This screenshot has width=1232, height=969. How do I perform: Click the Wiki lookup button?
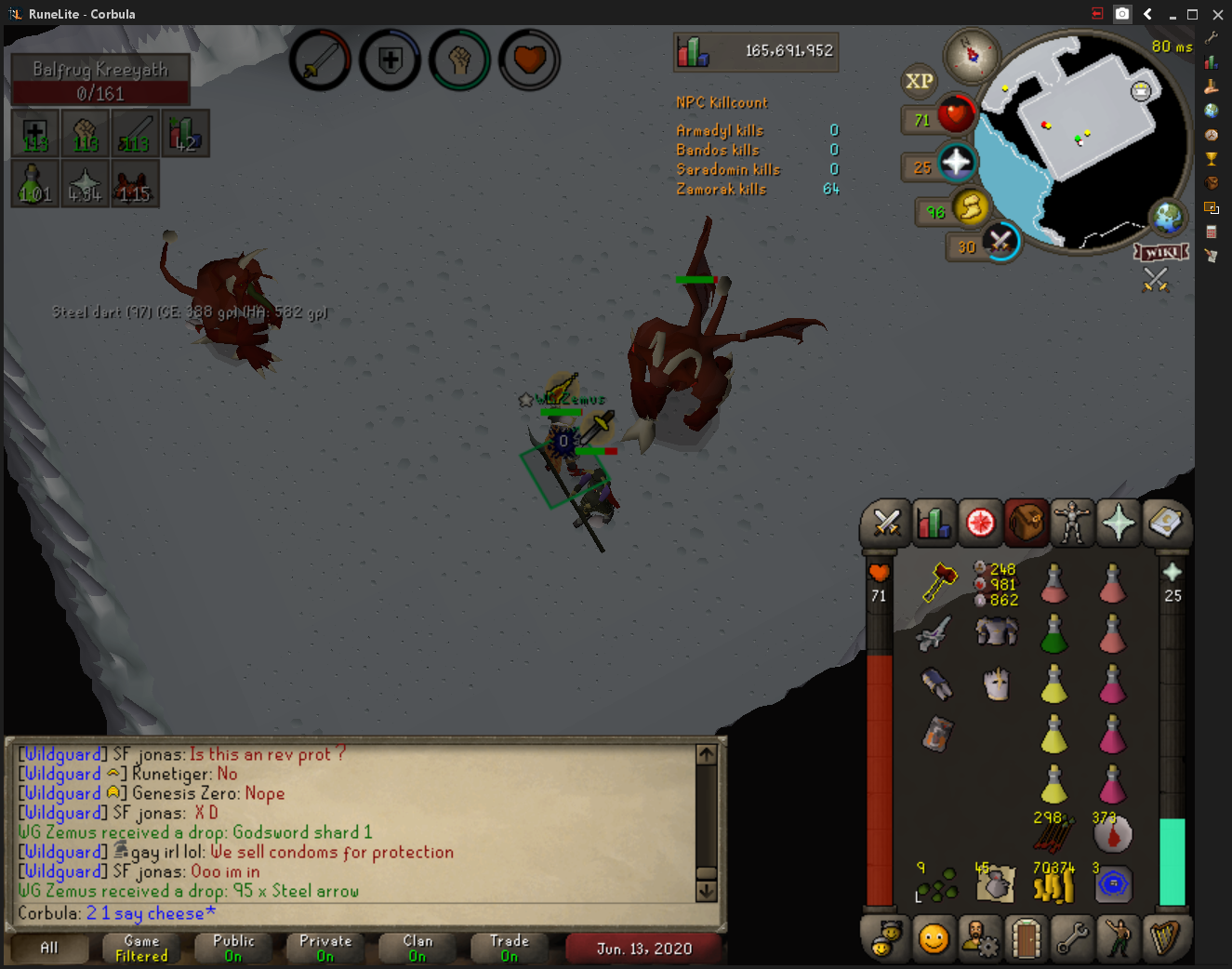click(x=1161, y=252)
